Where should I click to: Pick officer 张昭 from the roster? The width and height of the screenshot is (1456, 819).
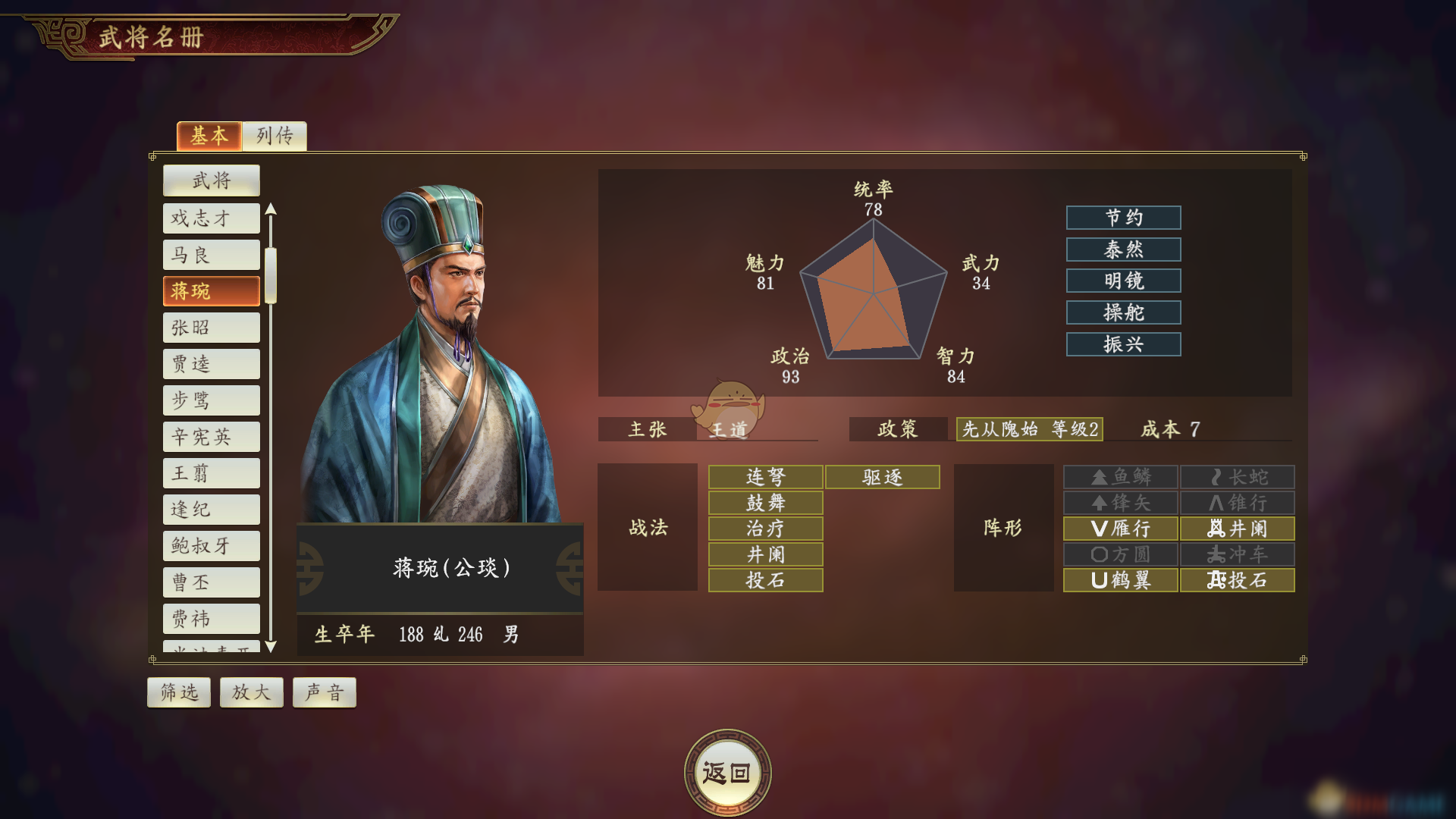(211, 328)
